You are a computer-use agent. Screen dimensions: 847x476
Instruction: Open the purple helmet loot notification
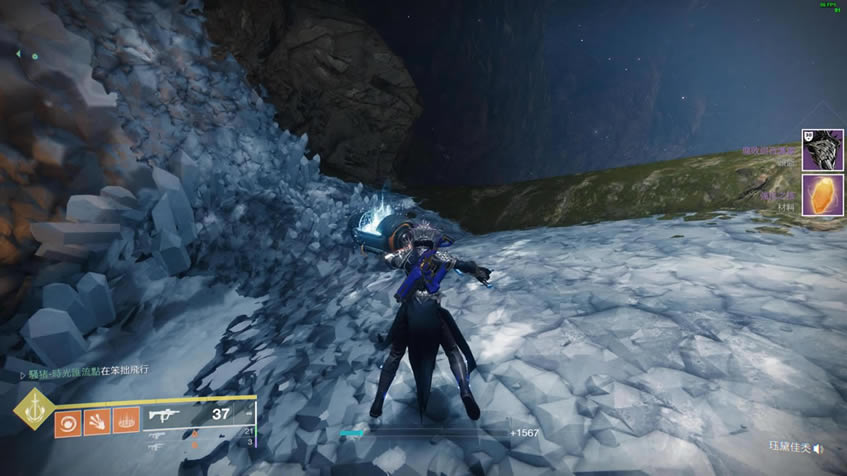pos(822,149)
